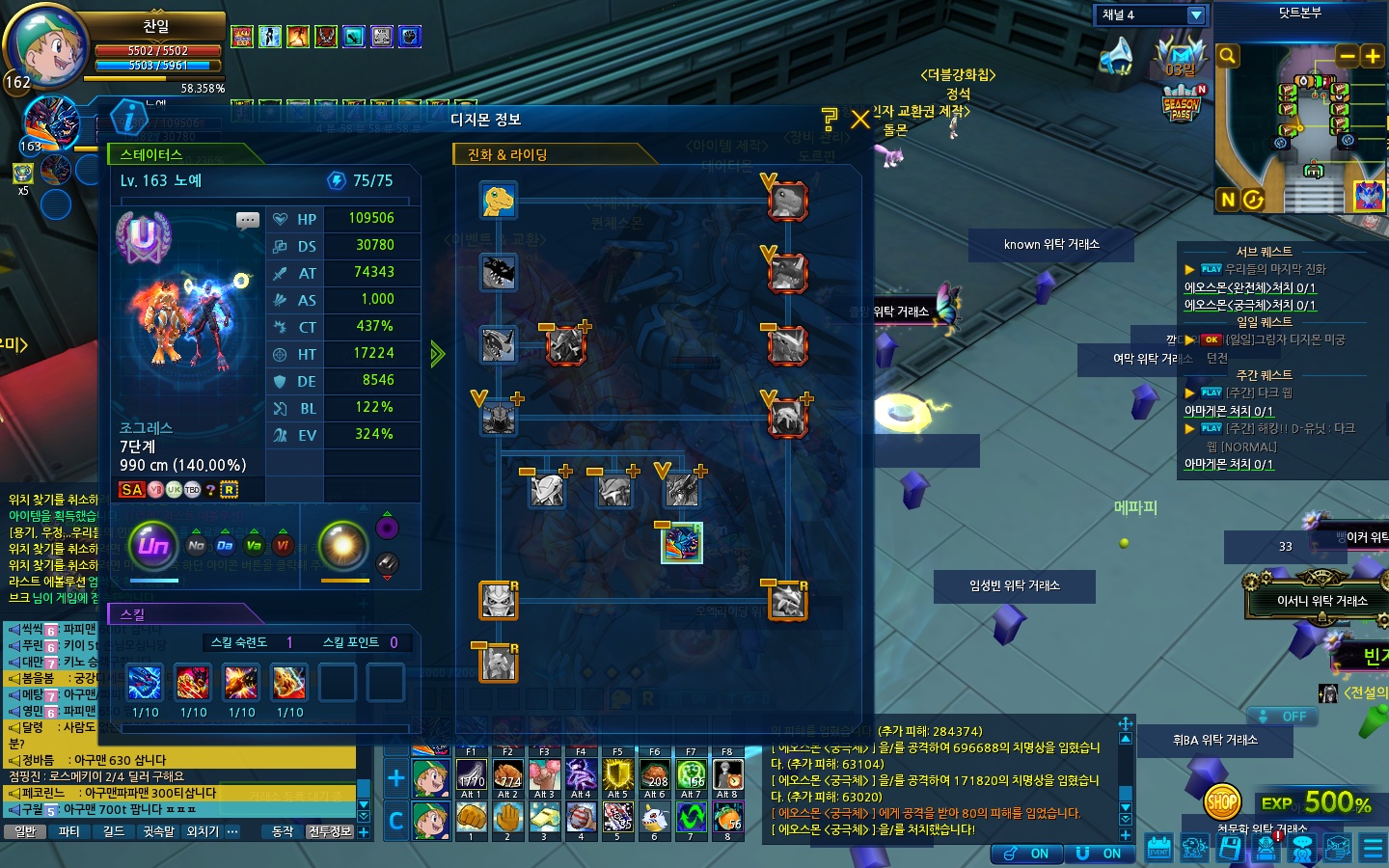1389x868 pixels.
Task: Switch chat to the 길드 tab
Action: tap(114, 831)
